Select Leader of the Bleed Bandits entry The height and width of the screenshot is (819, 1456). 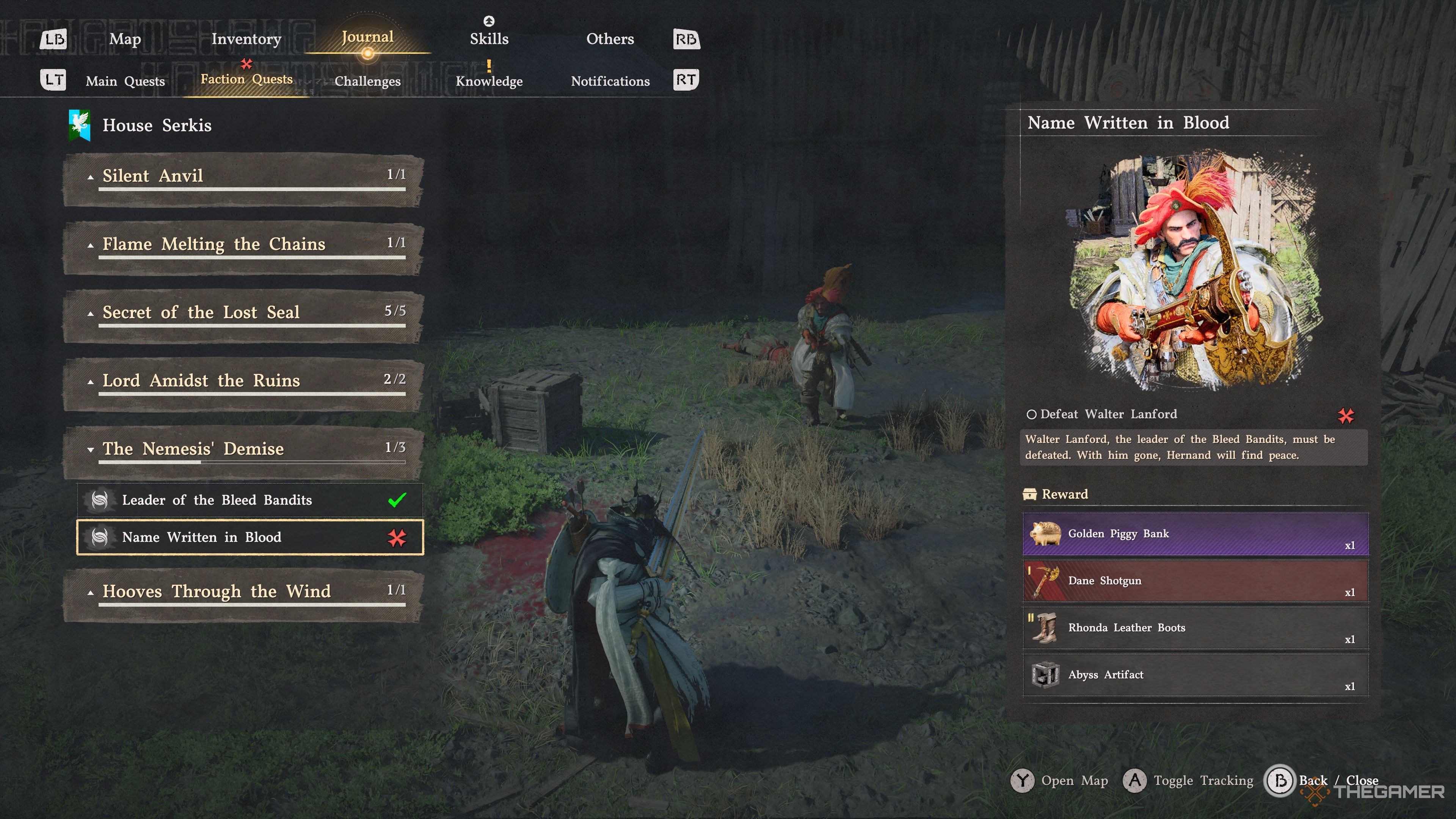[x=250, y=500]
